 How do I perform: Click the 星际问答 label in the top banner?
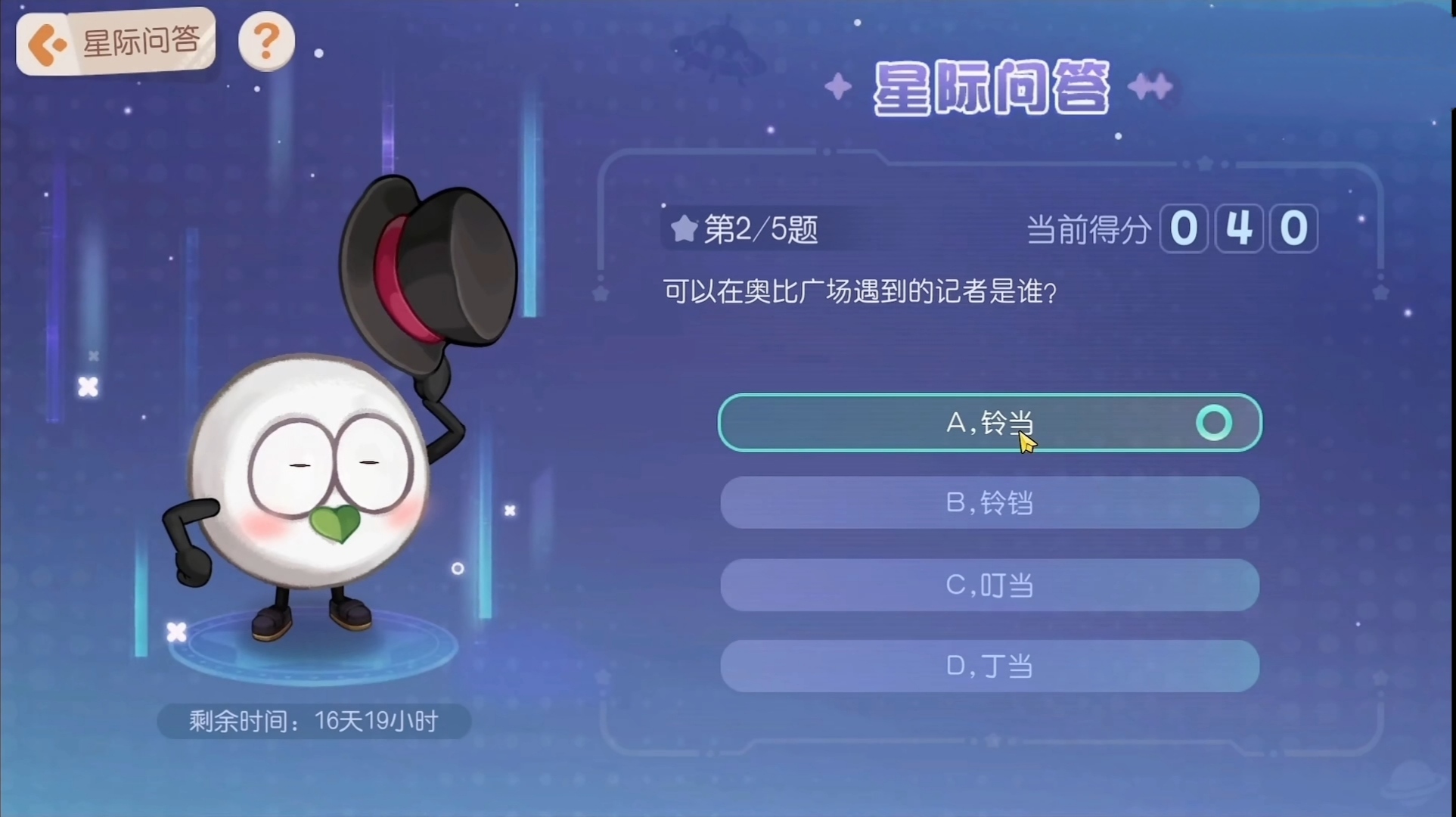[x=140, y=42]
